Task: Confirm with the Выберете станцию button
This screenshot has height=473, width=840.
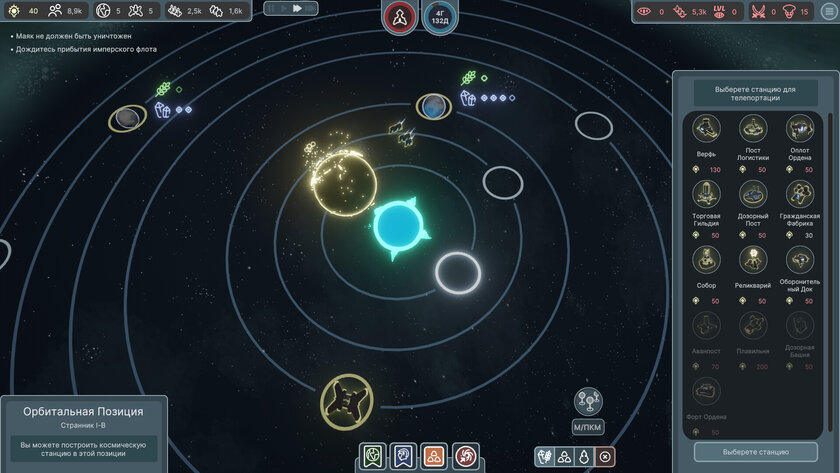Action: [756, 451]
